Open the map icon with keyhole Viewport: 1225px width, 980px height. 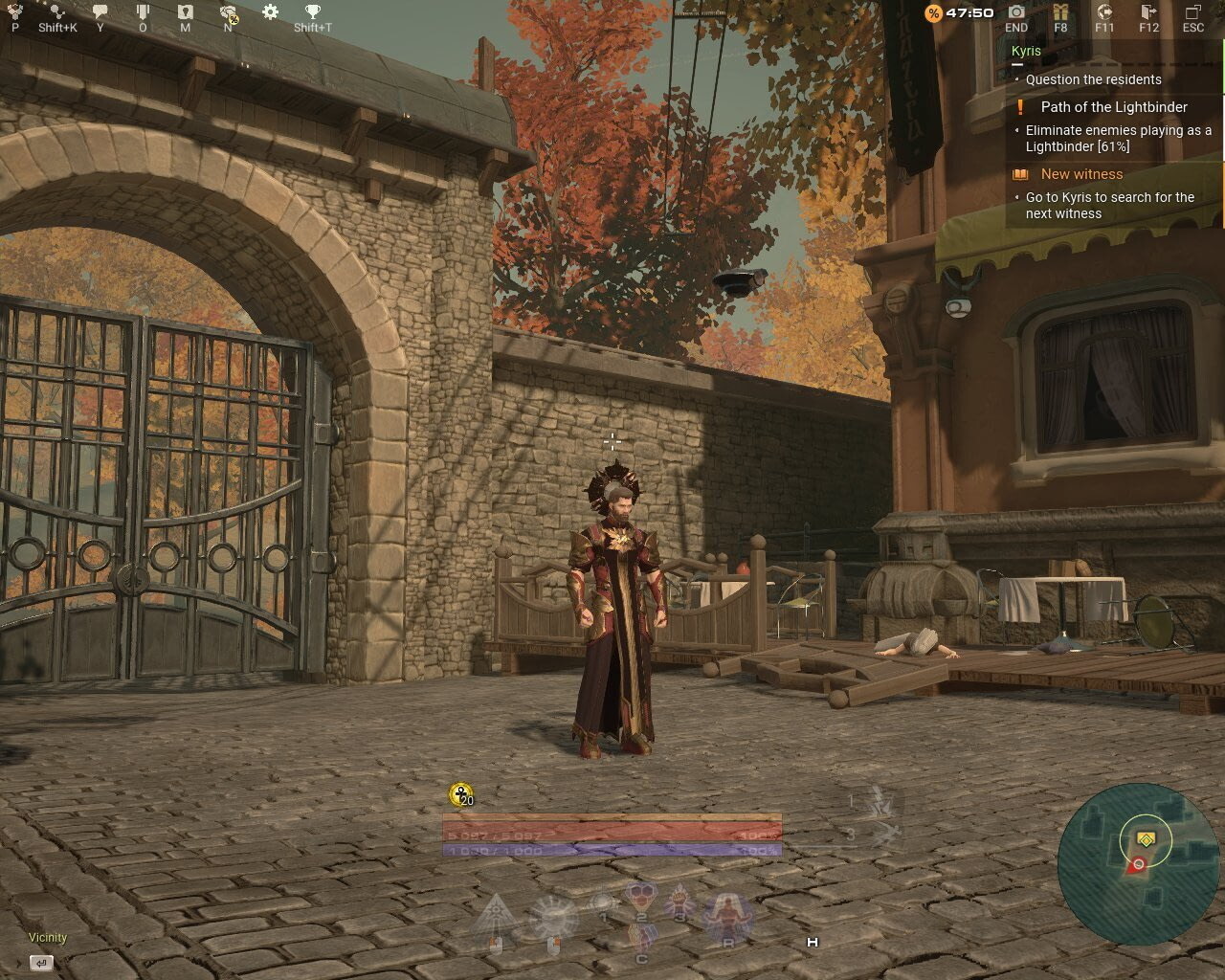185,12
